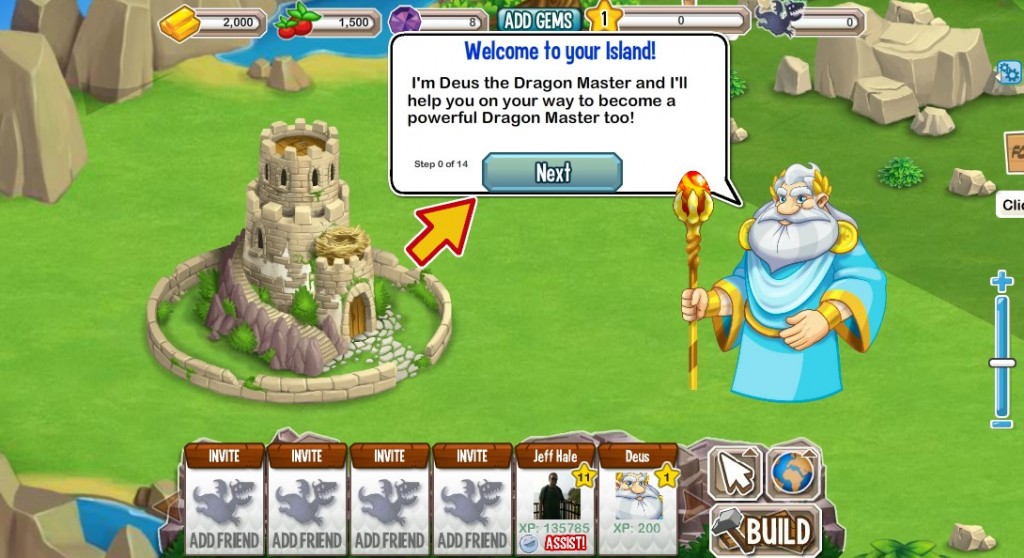Select the cursor arrow tool
This screenshot has width=1024, height=558.
tap(735, 473)
